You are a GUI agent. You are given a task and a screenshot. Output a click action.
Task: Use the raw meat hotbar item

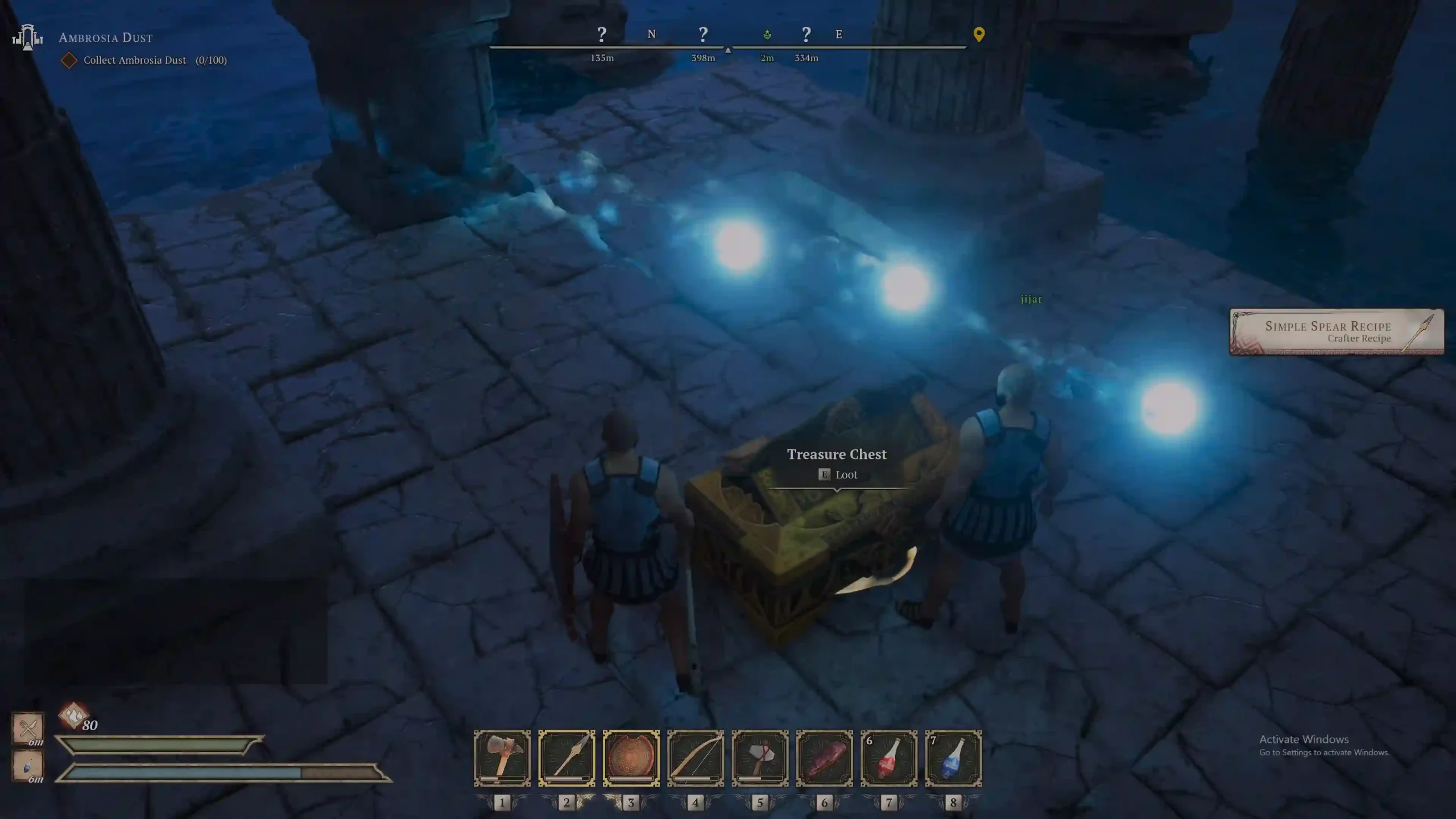824,758
